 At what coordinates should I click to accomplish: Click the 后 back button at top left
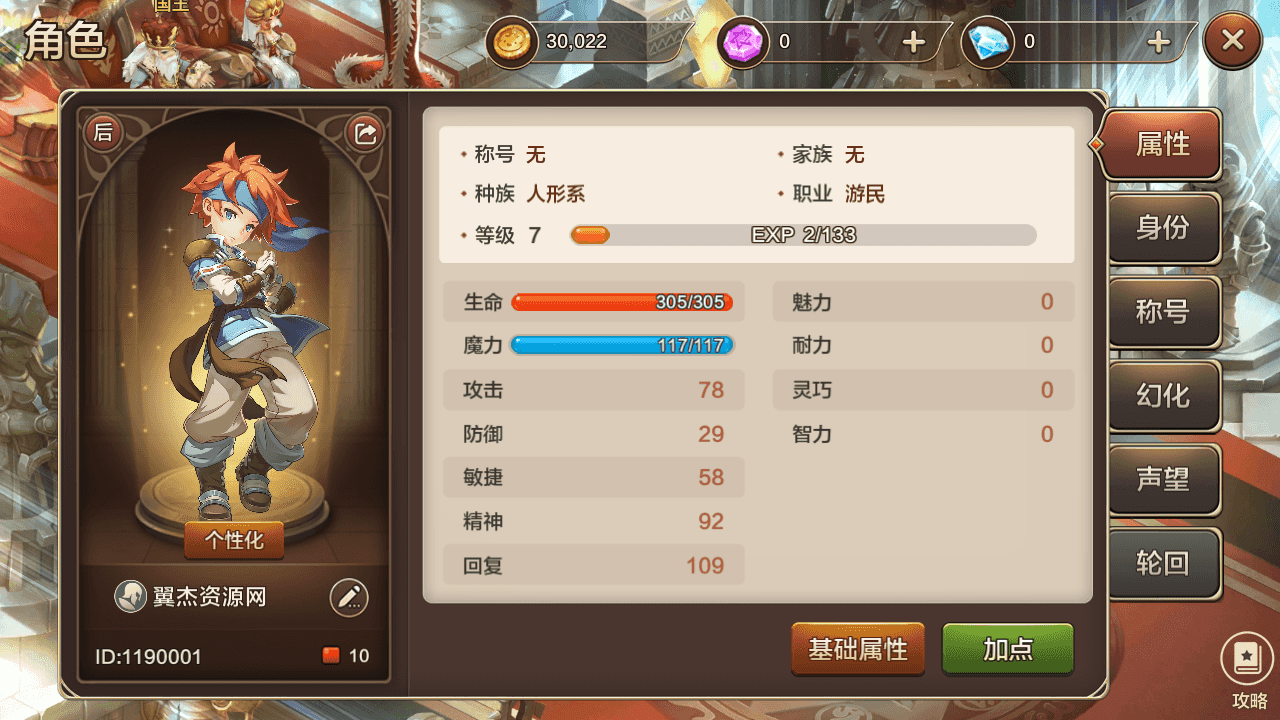(x=103, y=131)
